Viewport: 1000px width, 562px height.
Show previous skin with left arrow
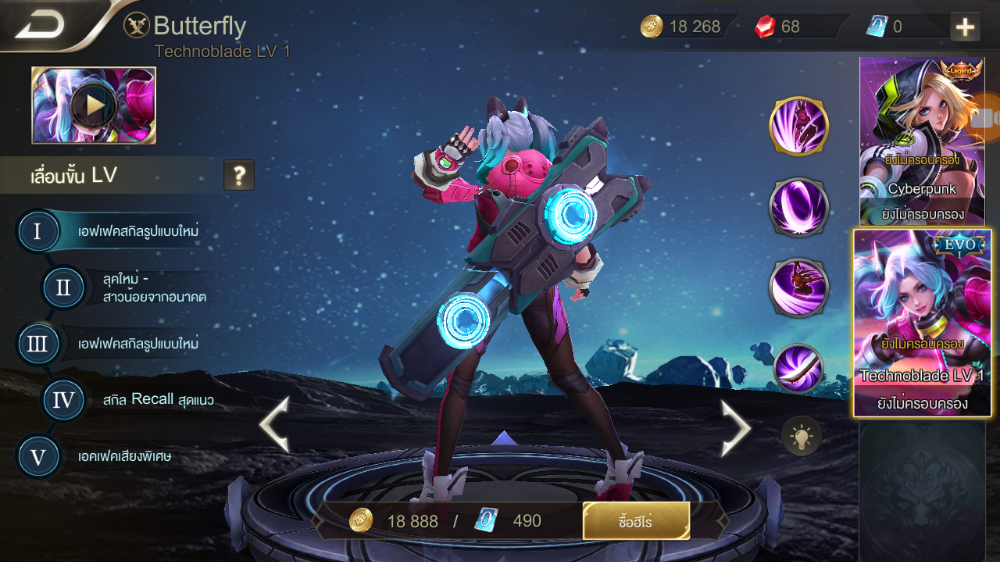(275, 425)
